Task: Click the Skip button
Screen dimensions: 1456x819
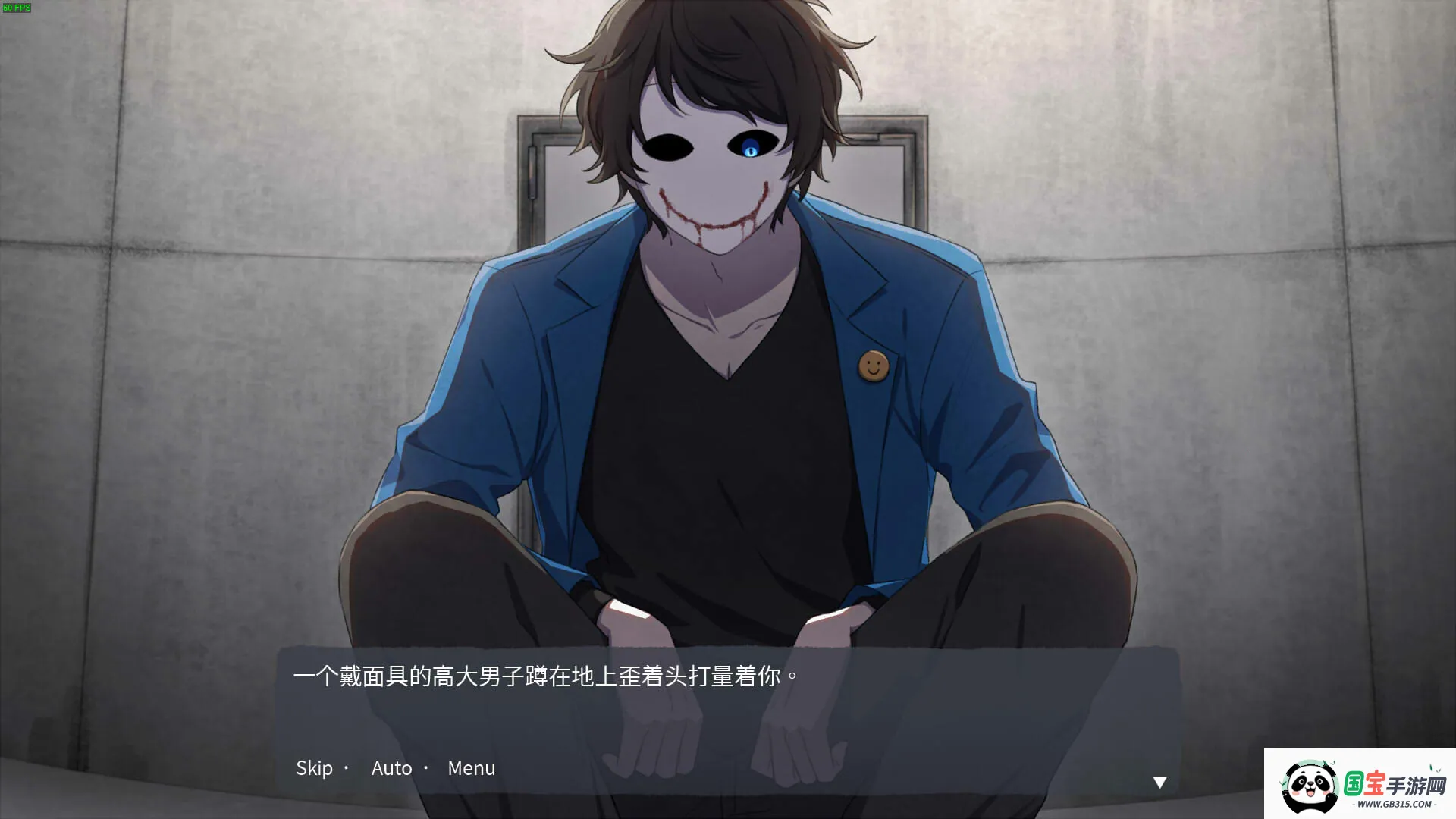Action: click(316, 768)
